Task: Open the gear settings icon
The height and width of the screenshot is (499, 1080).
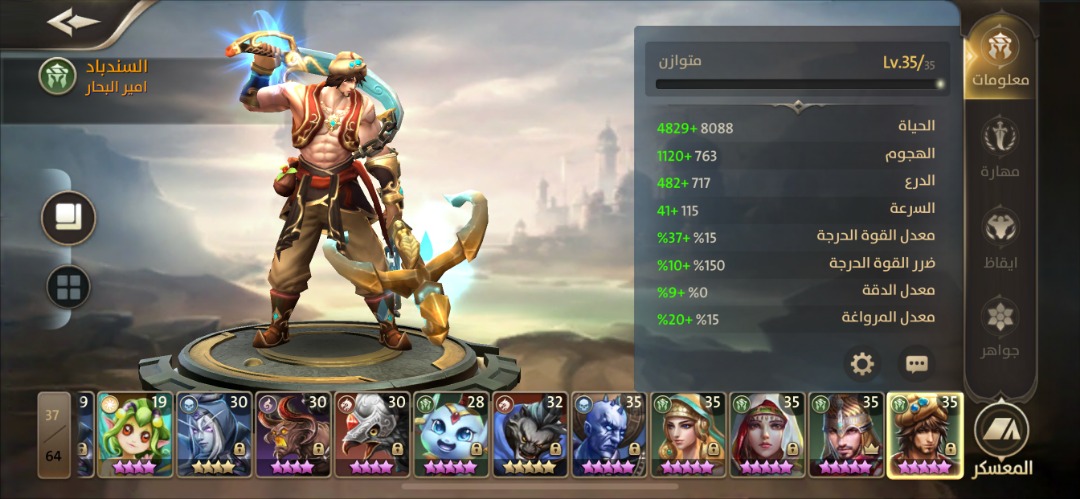Action: [862, 364]
